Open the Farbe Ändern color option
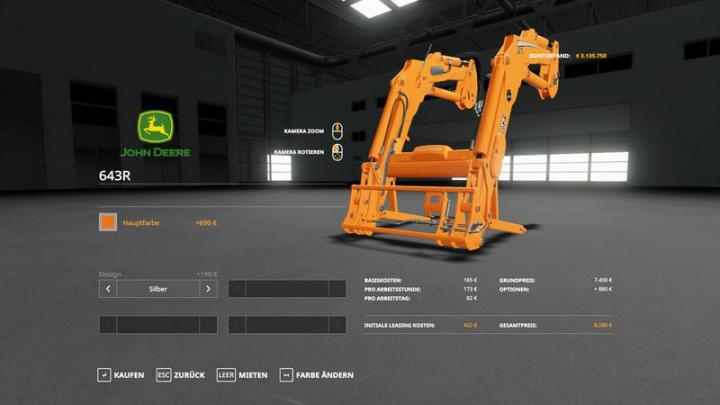This screenshot has height=405, width=720. point(316,375)
